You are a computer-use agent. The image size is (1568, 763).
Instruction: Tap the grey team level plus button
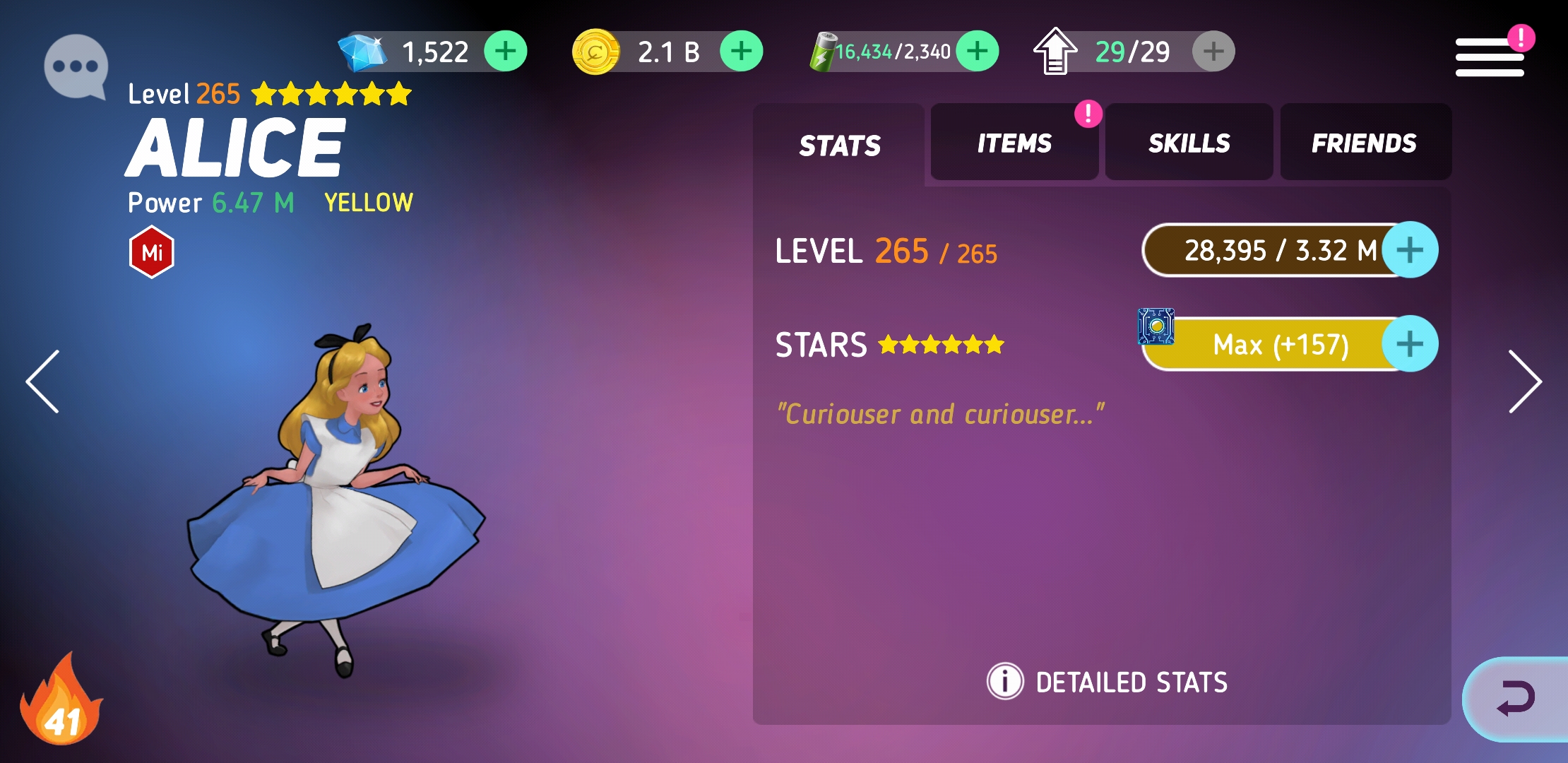tap(1213, 52)
